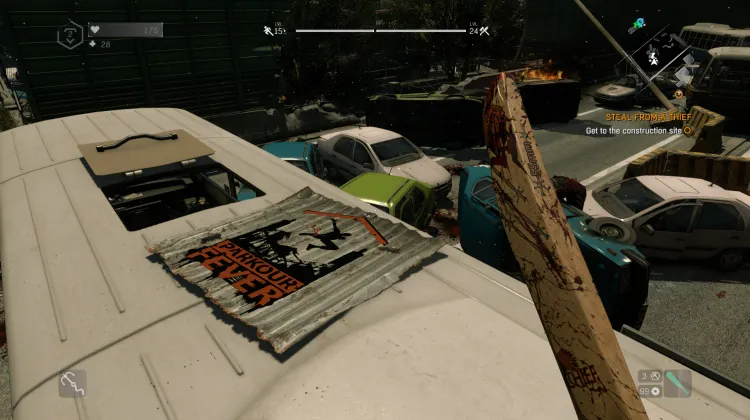
Task: Click the hexagonal survivor rank badge
Action: [x=70, y=36]
